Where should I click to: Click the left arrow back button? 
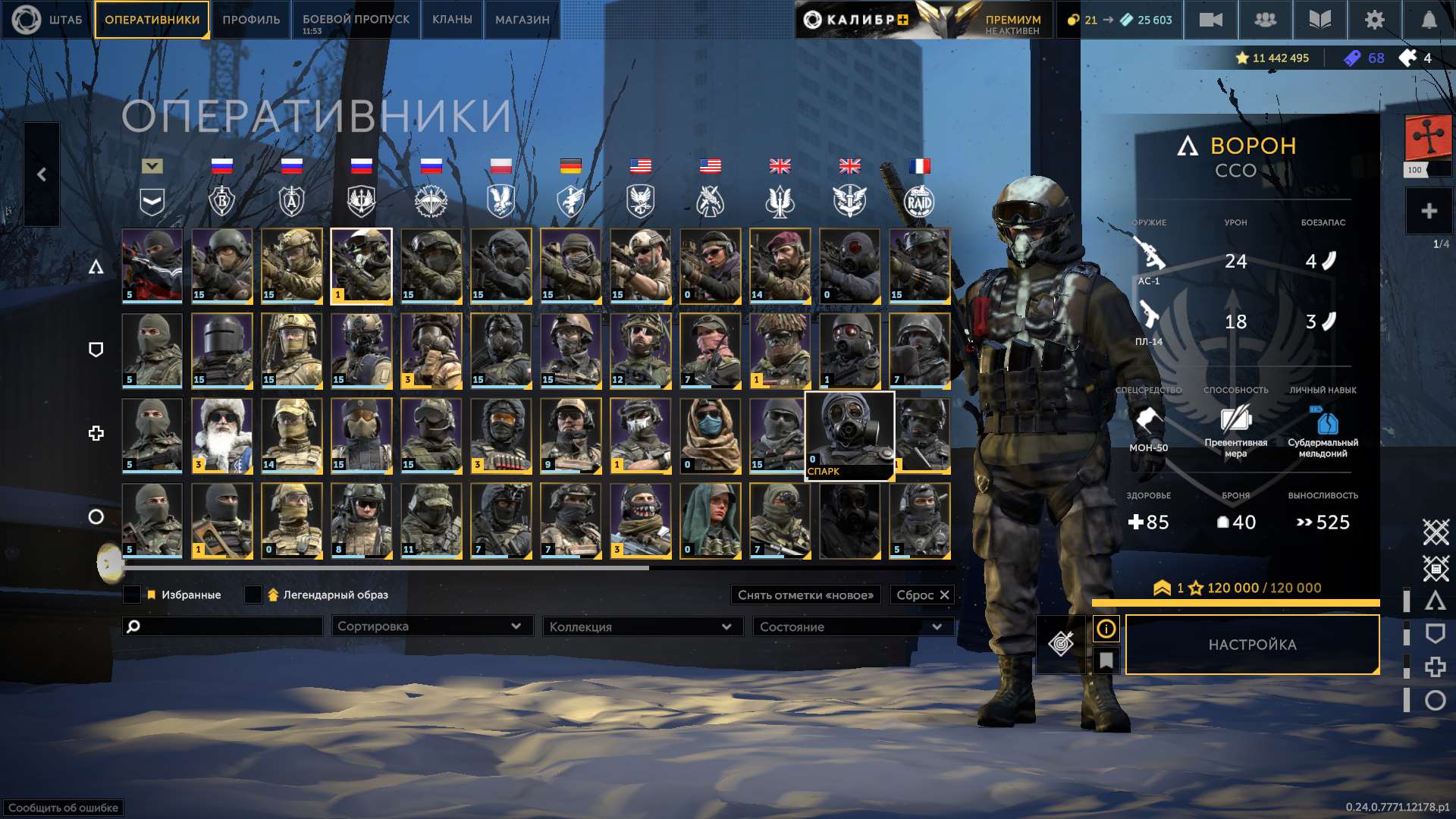[x=42, y=174]
